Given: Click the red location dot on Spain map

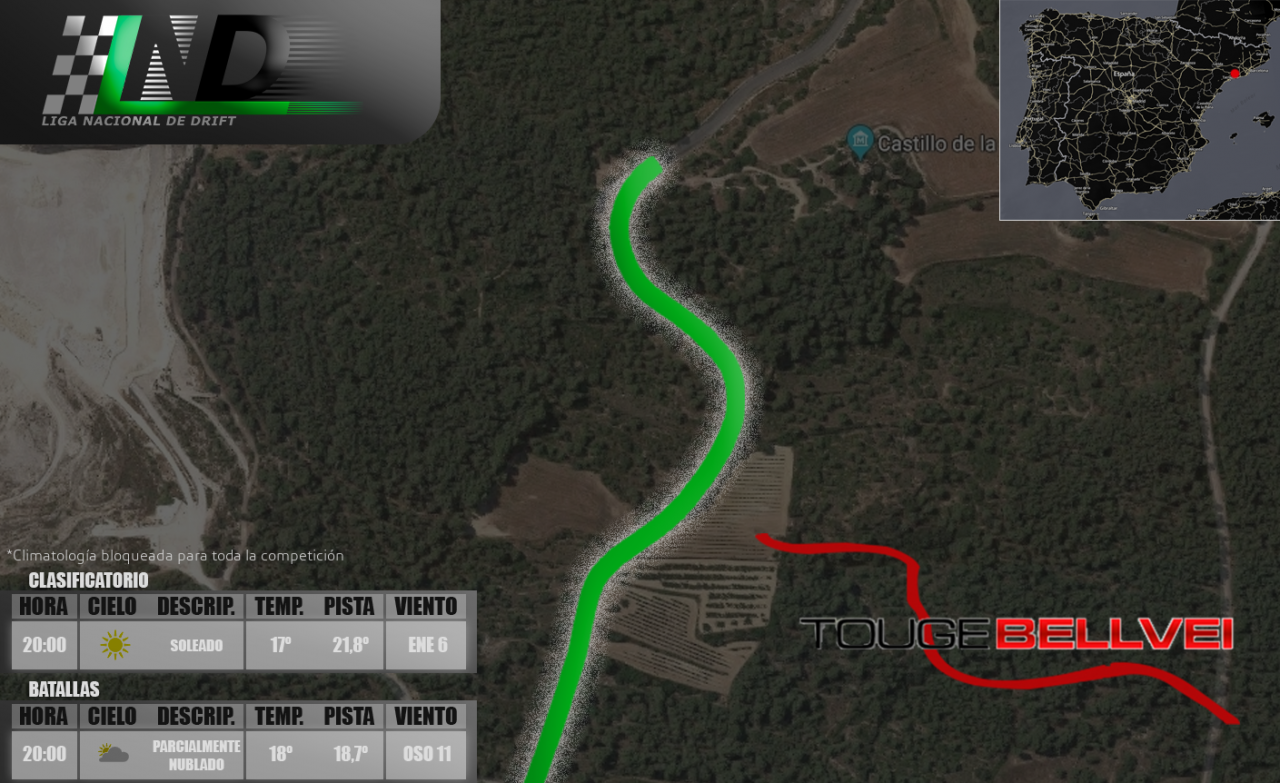Looking at the screenshot, I should [x=1235, y=73].
